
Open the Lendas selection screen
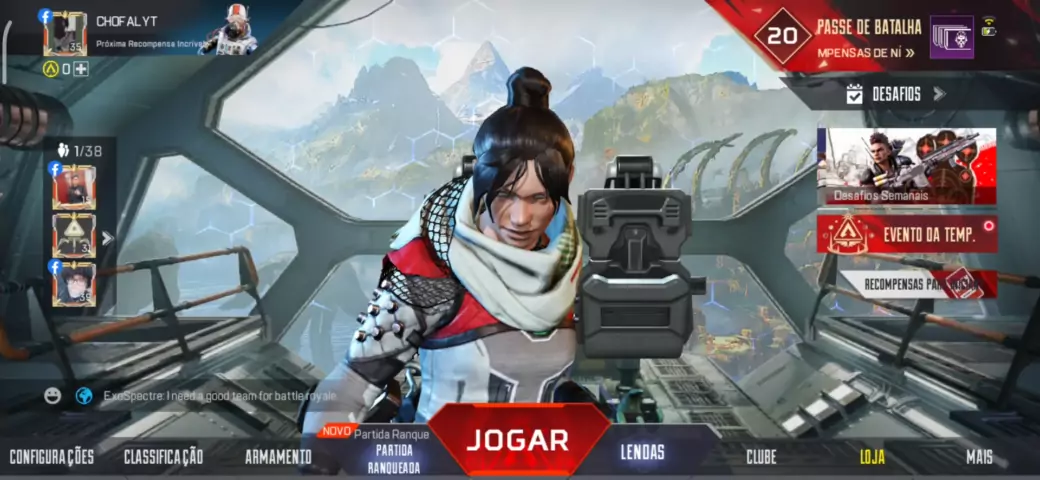[x=642, y=452]
